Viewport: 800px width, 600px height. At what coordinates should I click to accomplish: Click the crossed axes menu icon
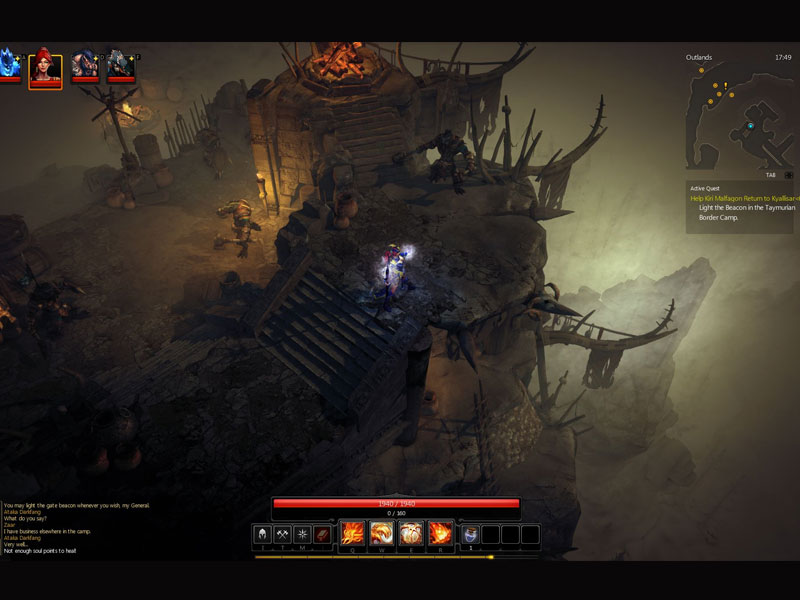(x=283, y=534)
